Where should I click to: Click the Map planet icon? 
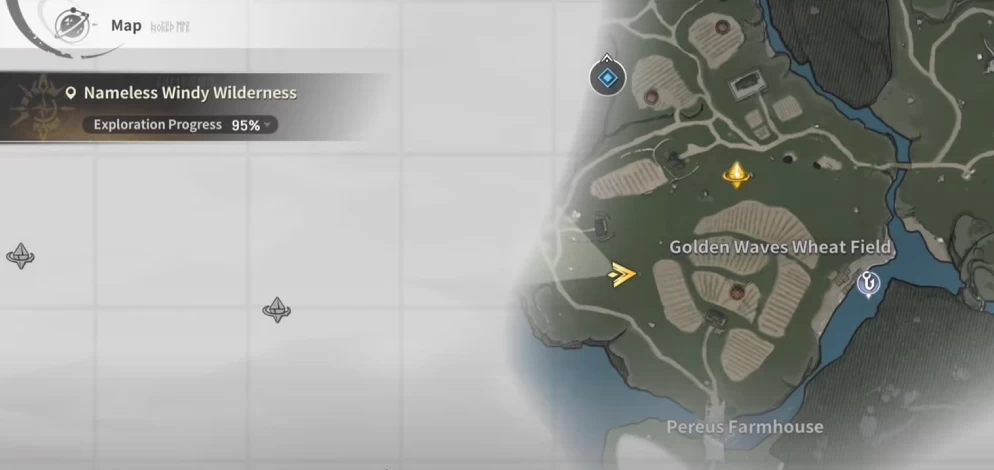71,24
